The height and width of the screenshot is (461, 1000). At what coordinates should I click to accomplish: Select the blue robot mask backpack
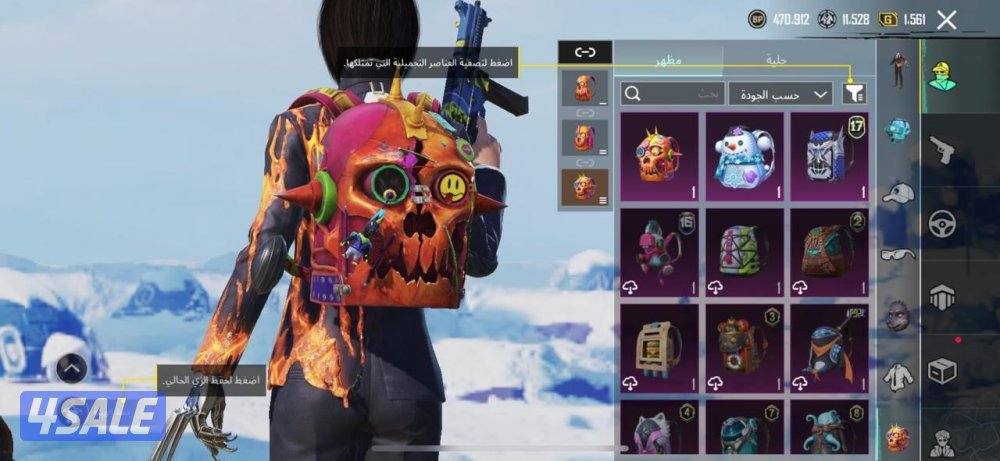tap(829, 155)
